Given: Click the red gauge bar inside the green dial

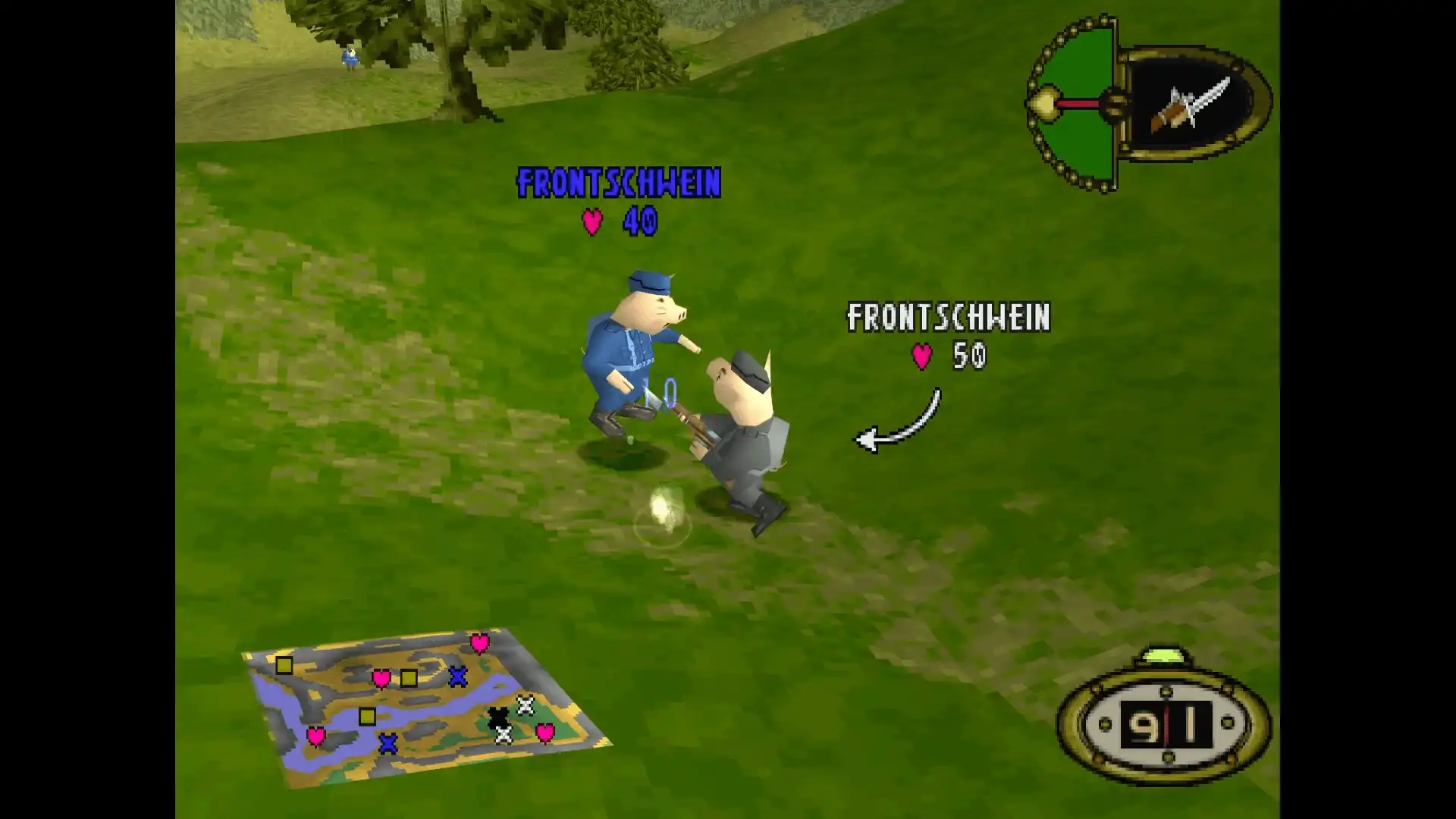Looking at the screenshot, I should click(1078, 104).
